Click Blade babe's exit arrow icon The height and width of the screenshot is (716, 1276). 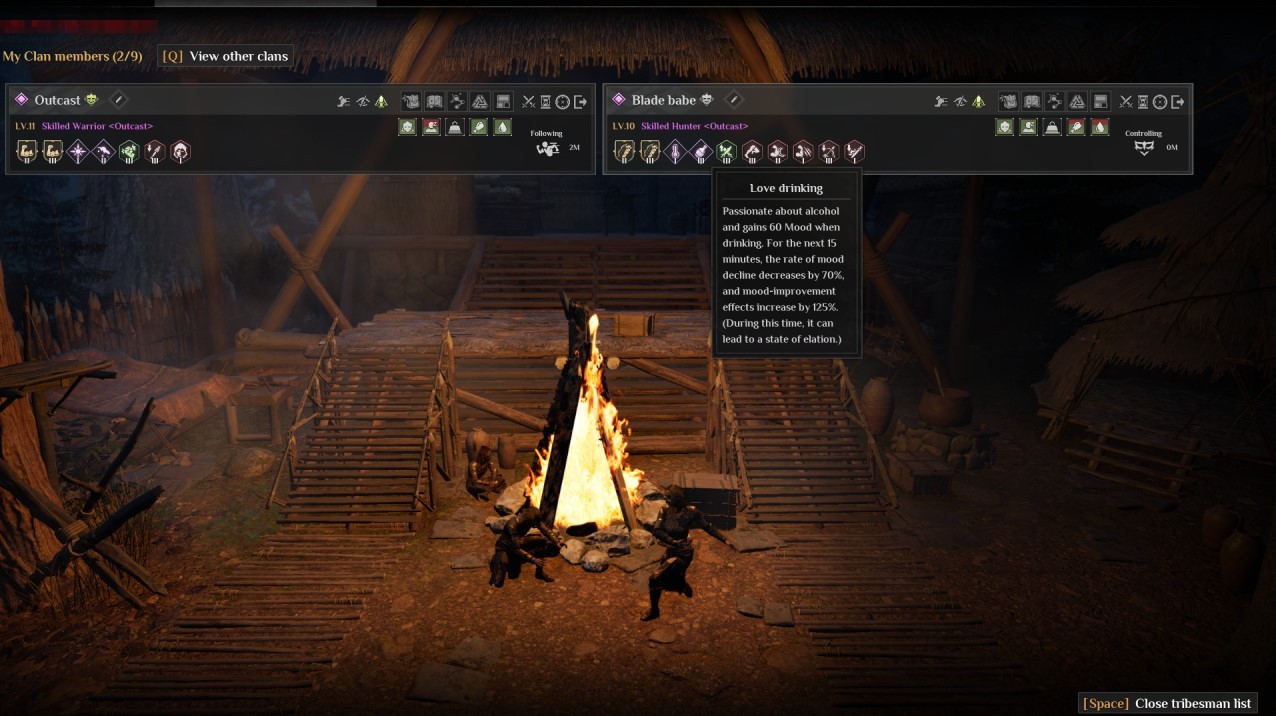[1177, 102]
